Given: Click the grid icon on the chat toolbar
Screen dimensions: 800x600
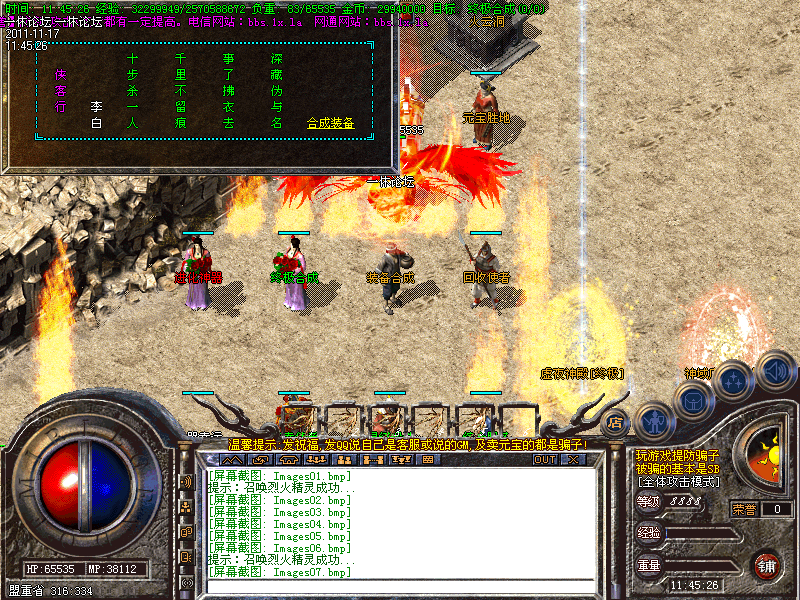Looking at the screenshot, I should coord(428,460).
